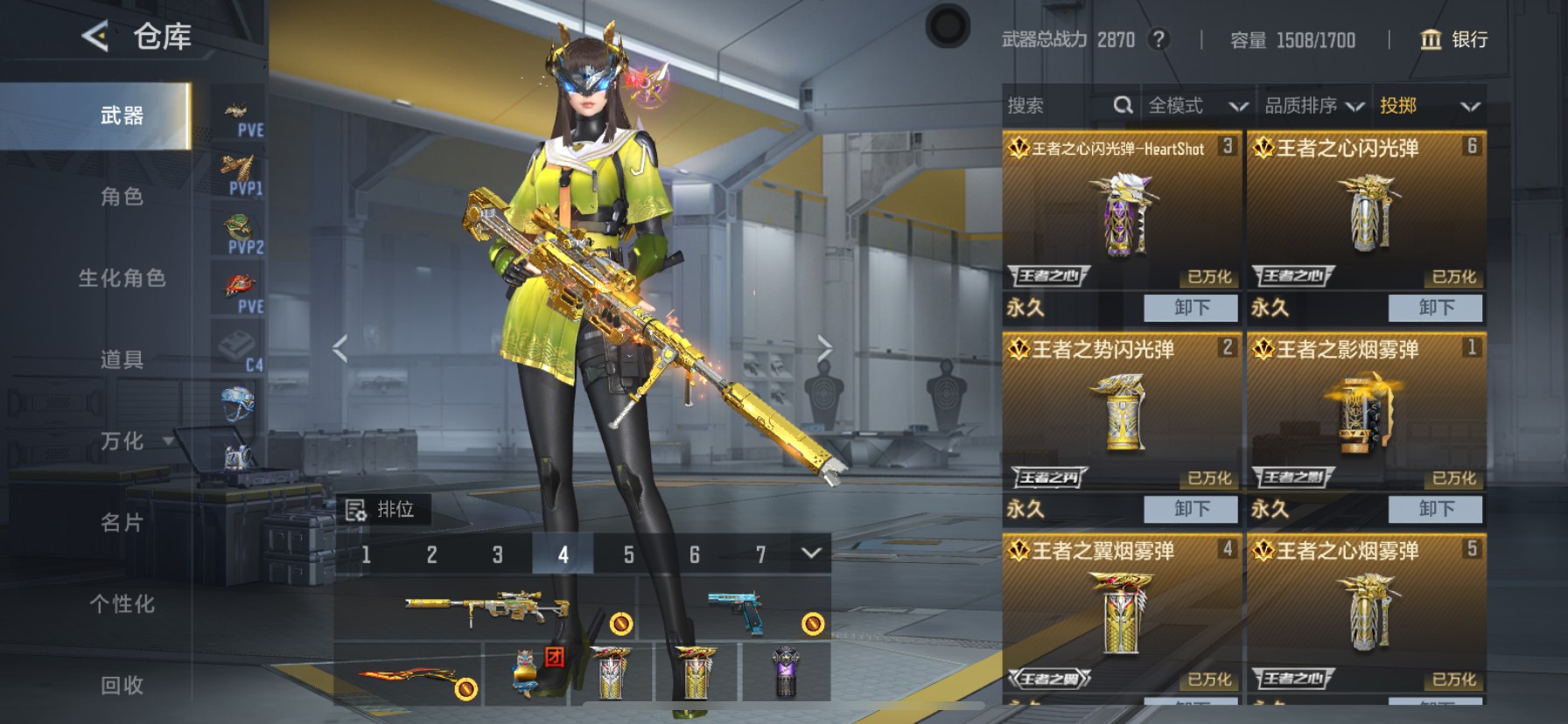This screenshot has width=1568, height=724.
Task: Switch to the 角色 tab
Action: coord(122,197)
